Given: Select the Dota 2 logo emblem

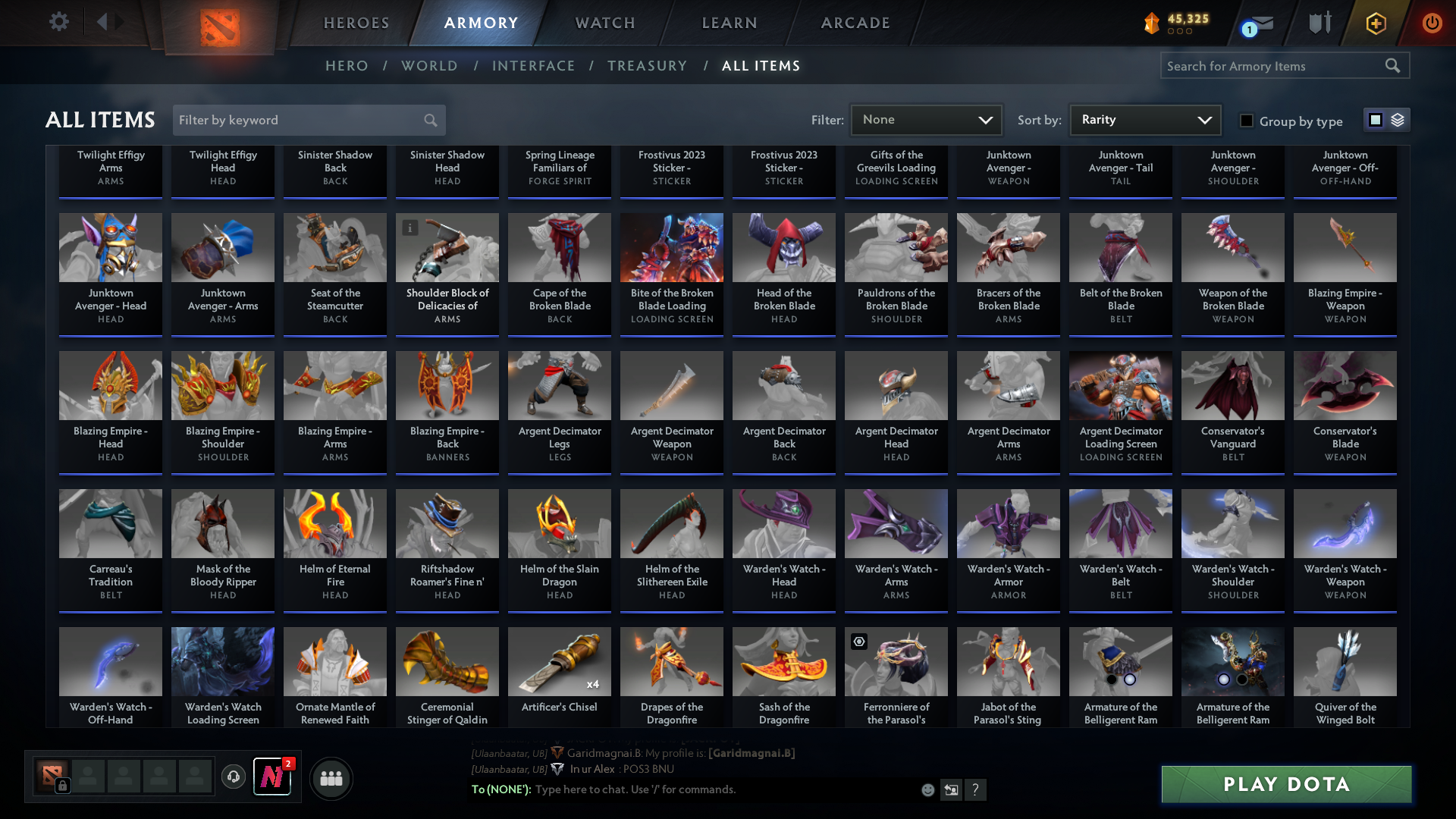Looking at the screenshot, I should [218, 25].
